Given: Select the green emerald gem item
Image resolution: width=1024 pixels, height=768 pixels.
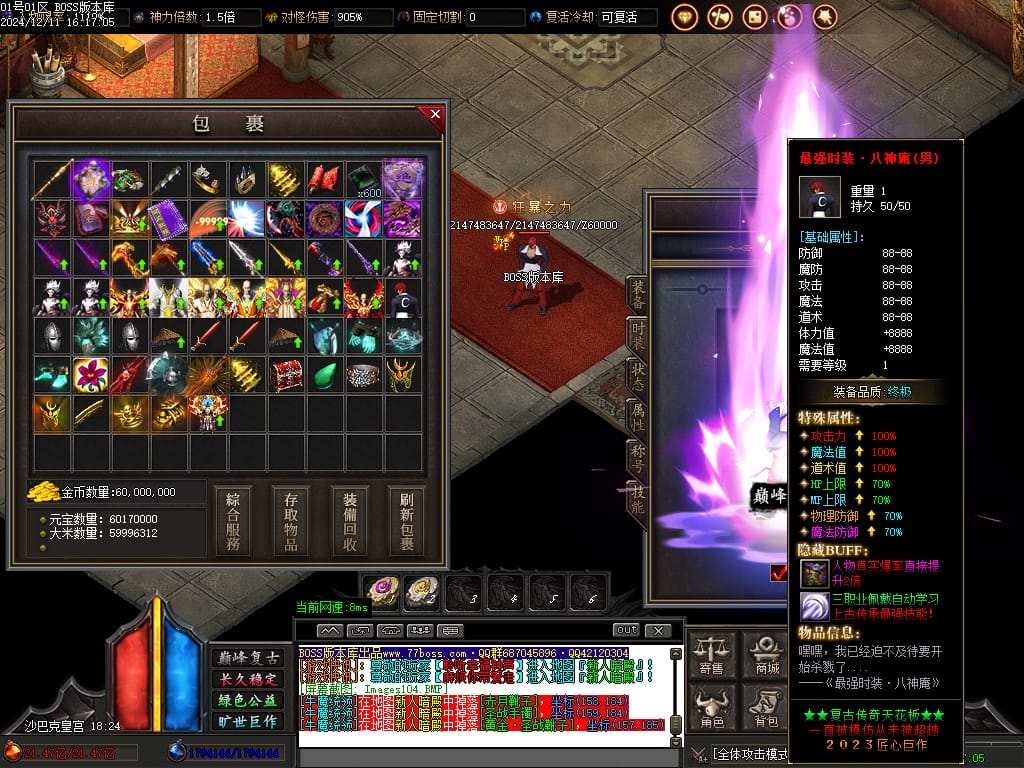Looking at the screenshot, I should [325, 375].
